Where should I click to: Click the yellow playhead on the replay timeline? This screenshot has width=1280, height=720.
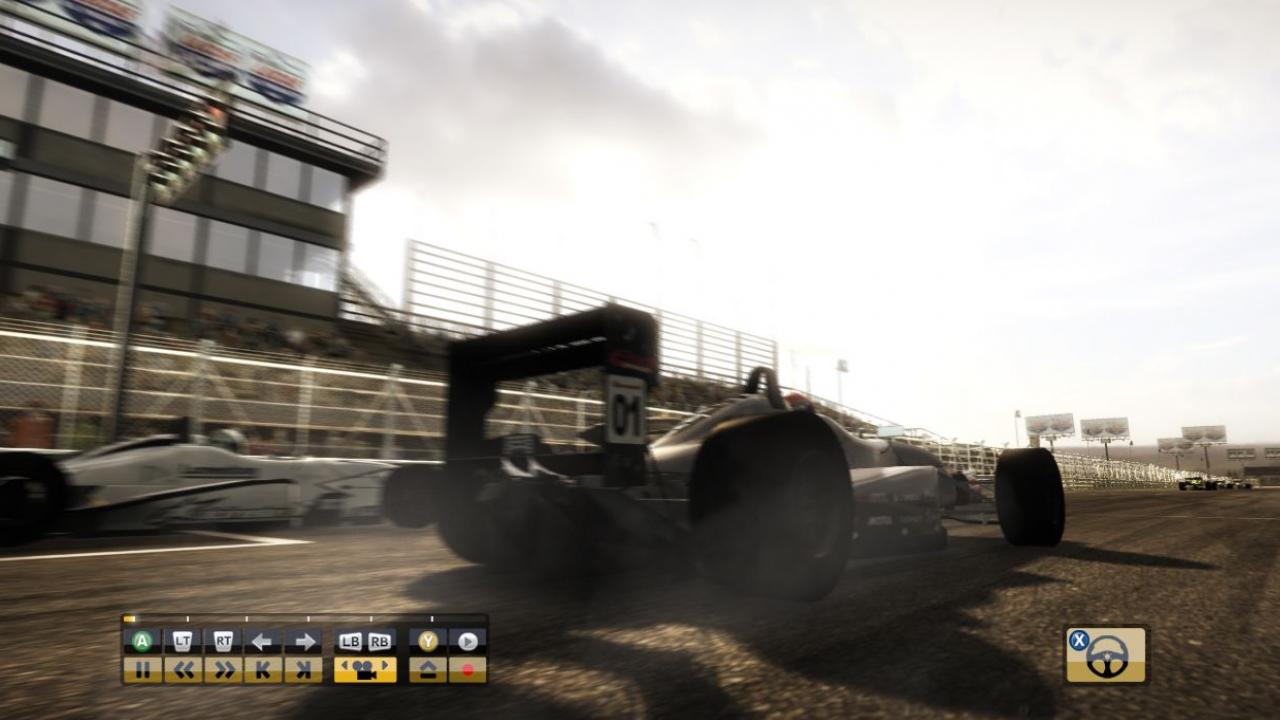(x=128, y=618)
